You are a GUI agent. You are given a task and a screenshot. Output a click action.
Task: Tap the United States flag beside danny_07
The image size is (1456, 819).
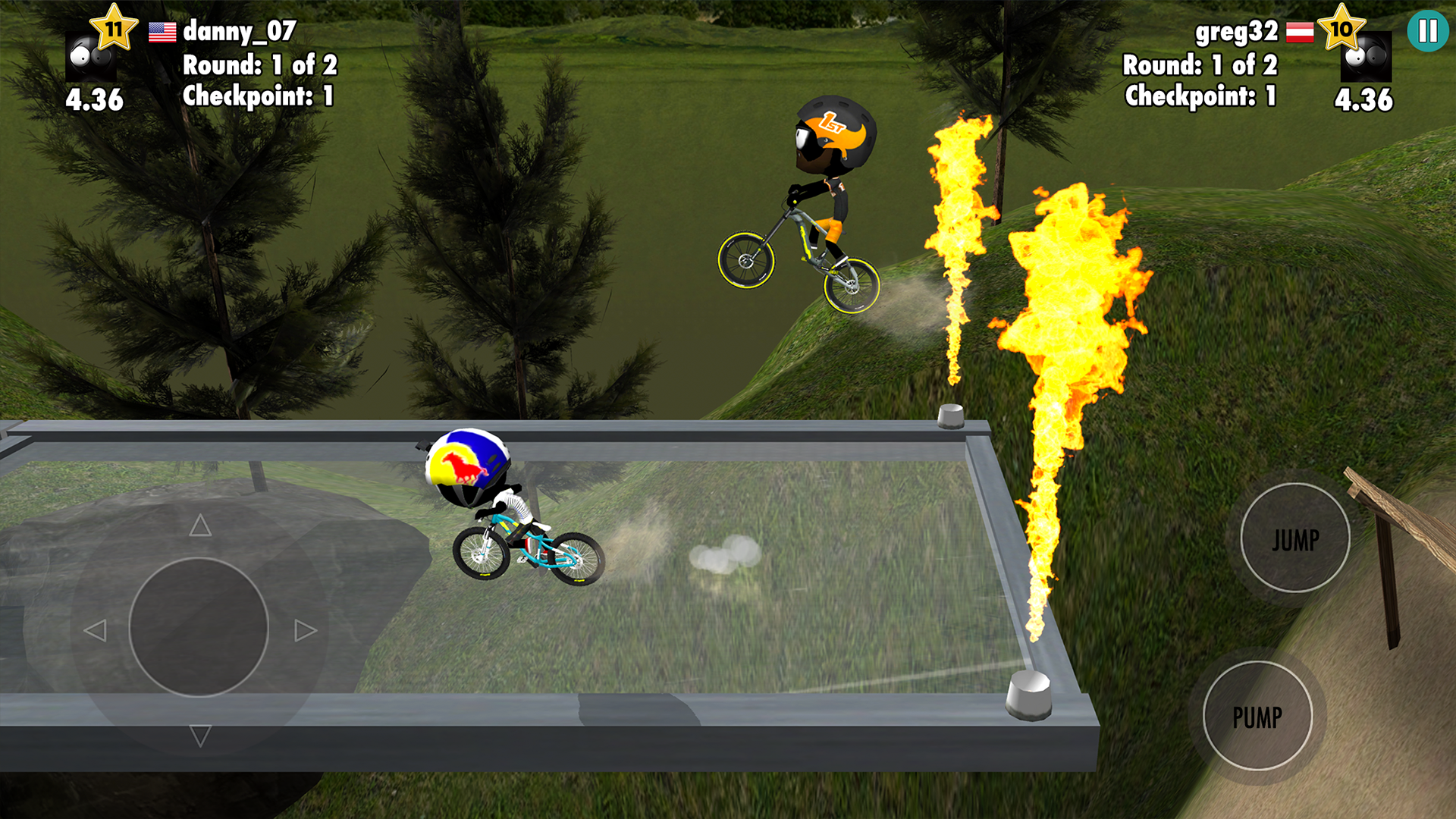pos(162,33)
